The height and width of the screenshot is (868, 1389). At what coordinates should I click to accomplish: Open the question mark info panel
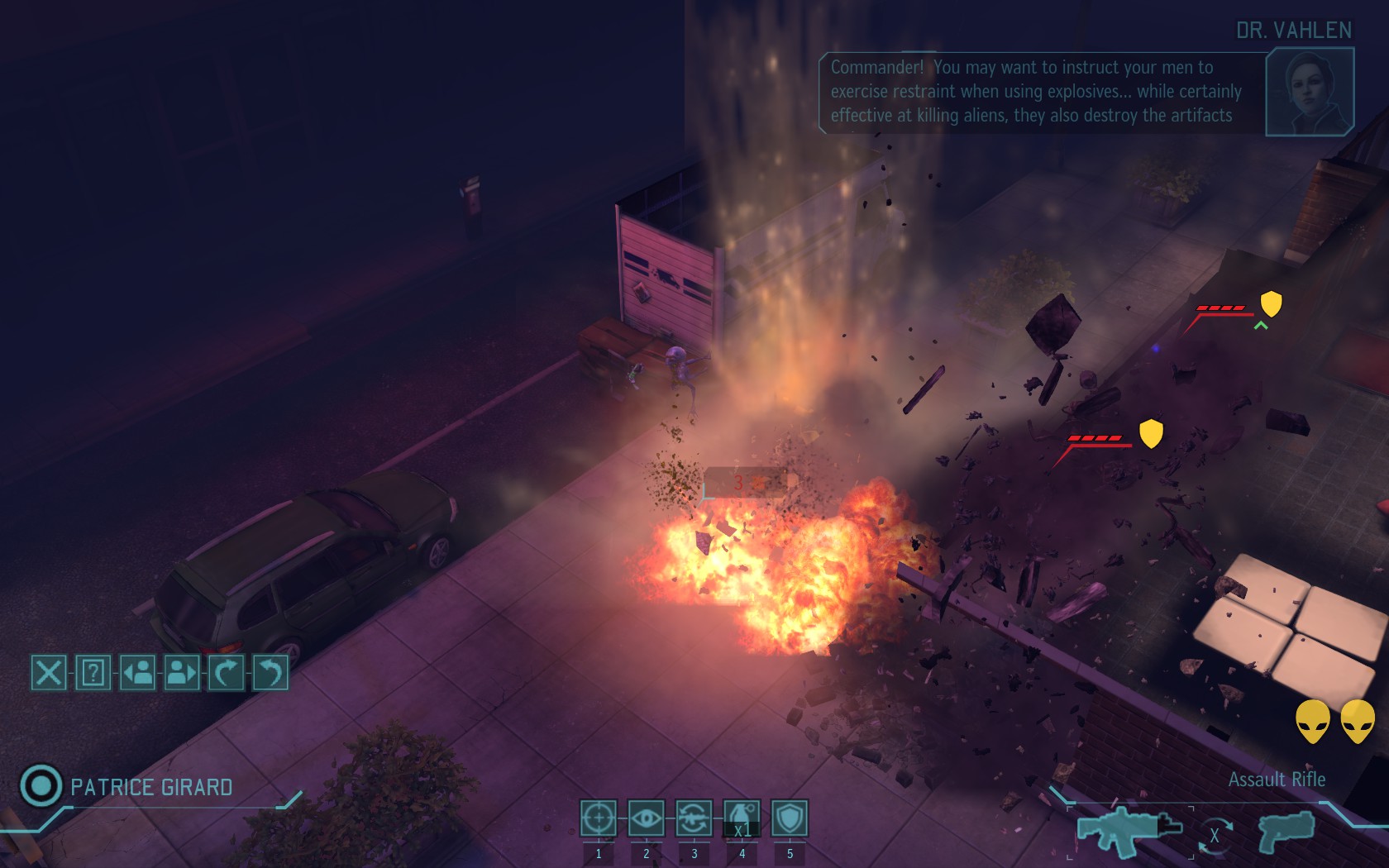click(x=93, y=672)
